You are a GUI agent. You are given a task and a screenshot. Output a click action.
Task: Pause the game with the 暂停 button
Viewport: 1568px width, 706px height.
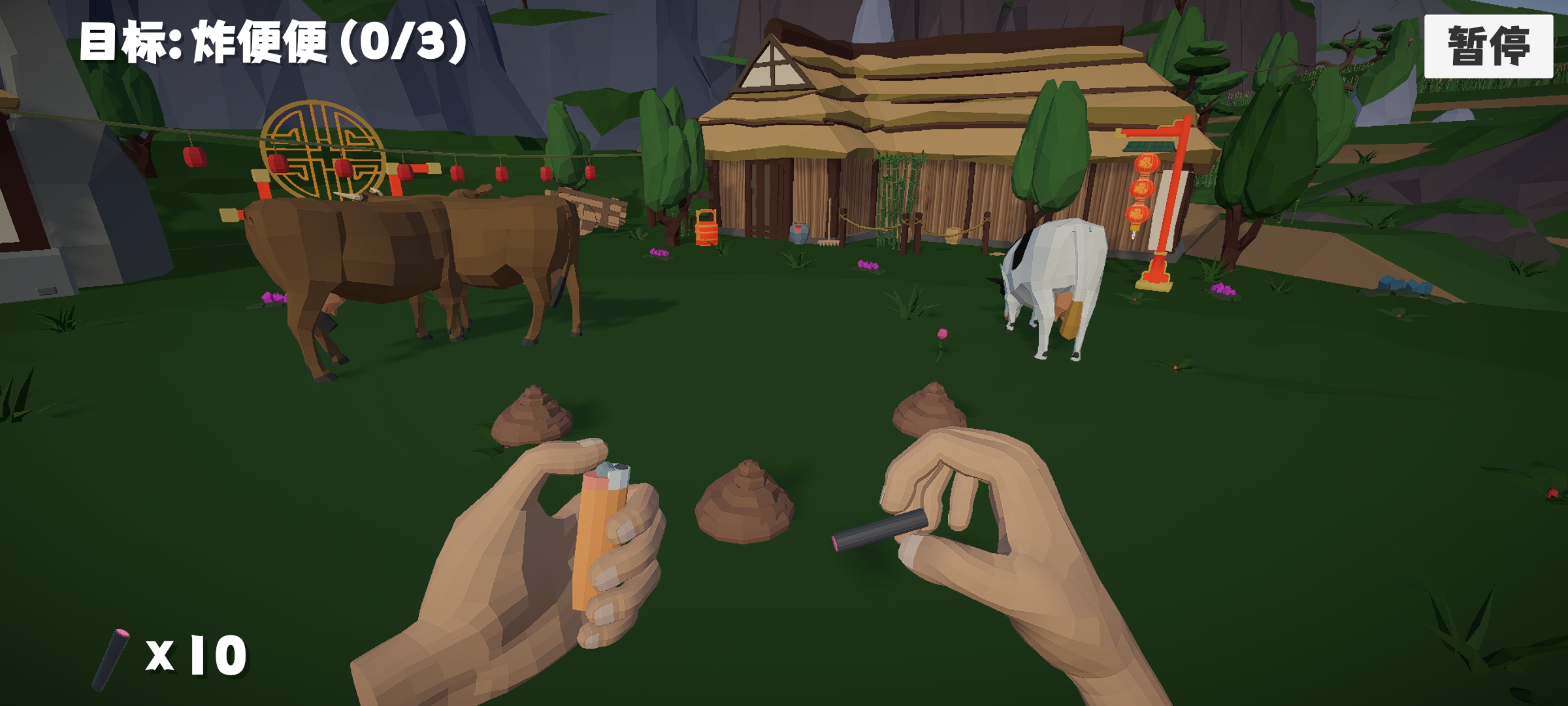coord(1488,46)
